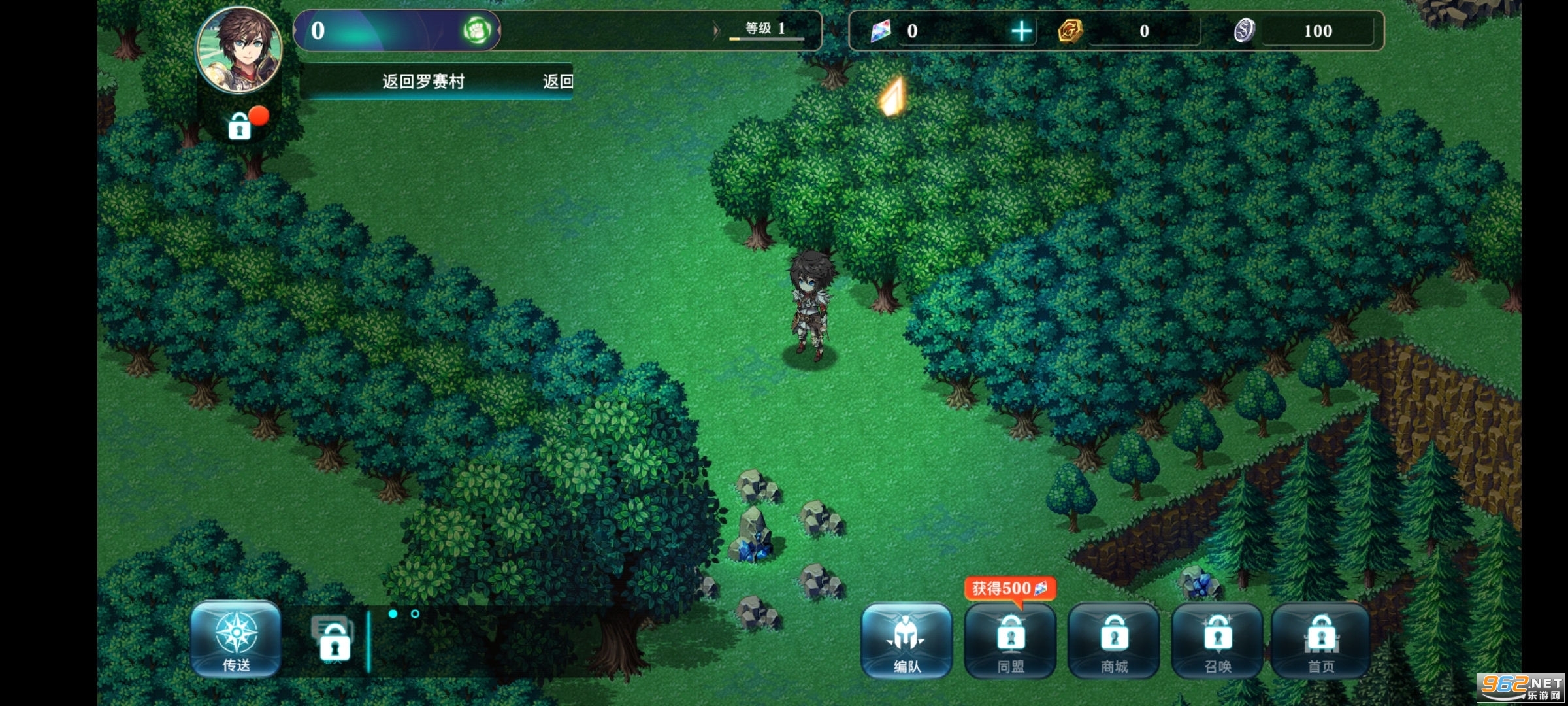Click the green stamina fist icon
Screen dimensions: 1568x706
478,31
